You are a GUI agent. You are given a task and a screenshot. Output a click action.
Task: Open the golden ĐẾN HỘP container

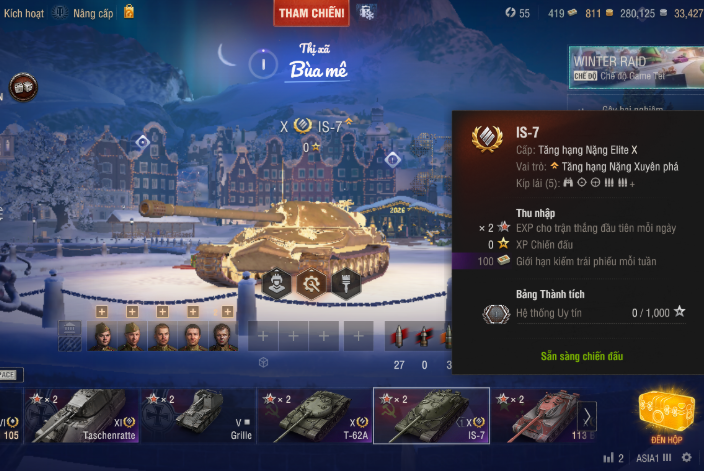point(665,413)
